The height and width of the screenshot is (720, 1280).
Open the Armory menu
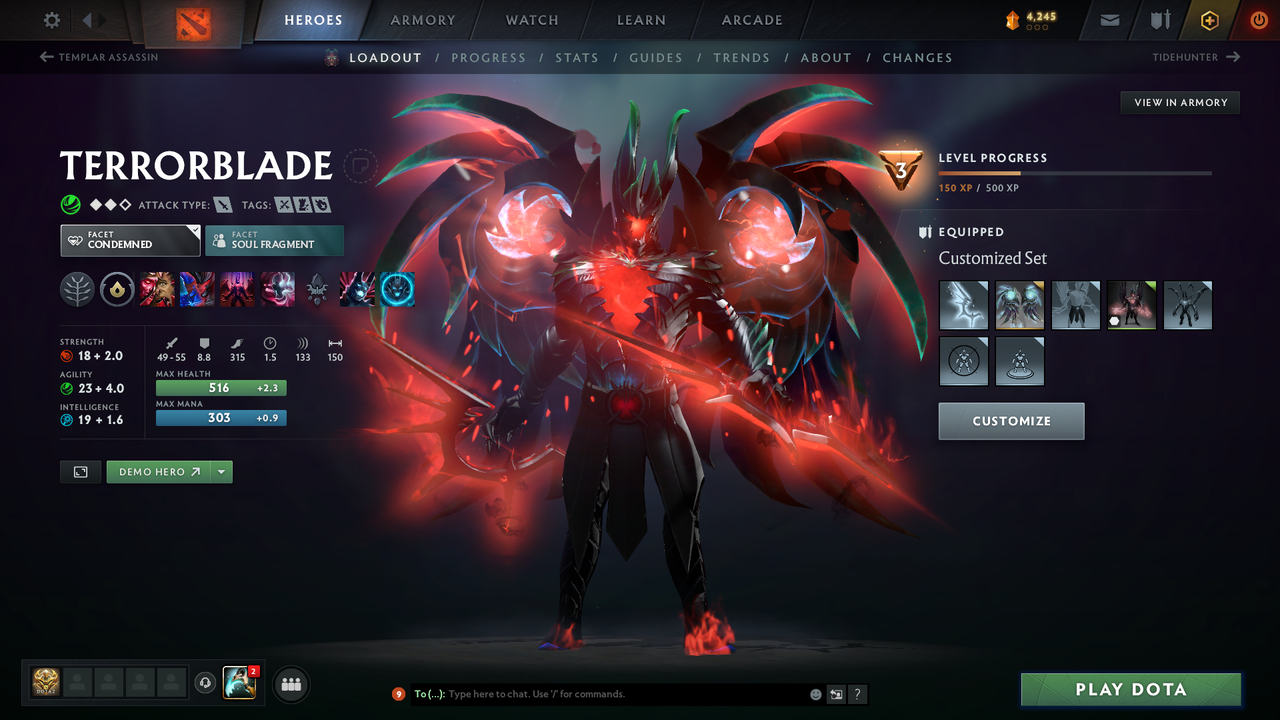coord(422,20)
